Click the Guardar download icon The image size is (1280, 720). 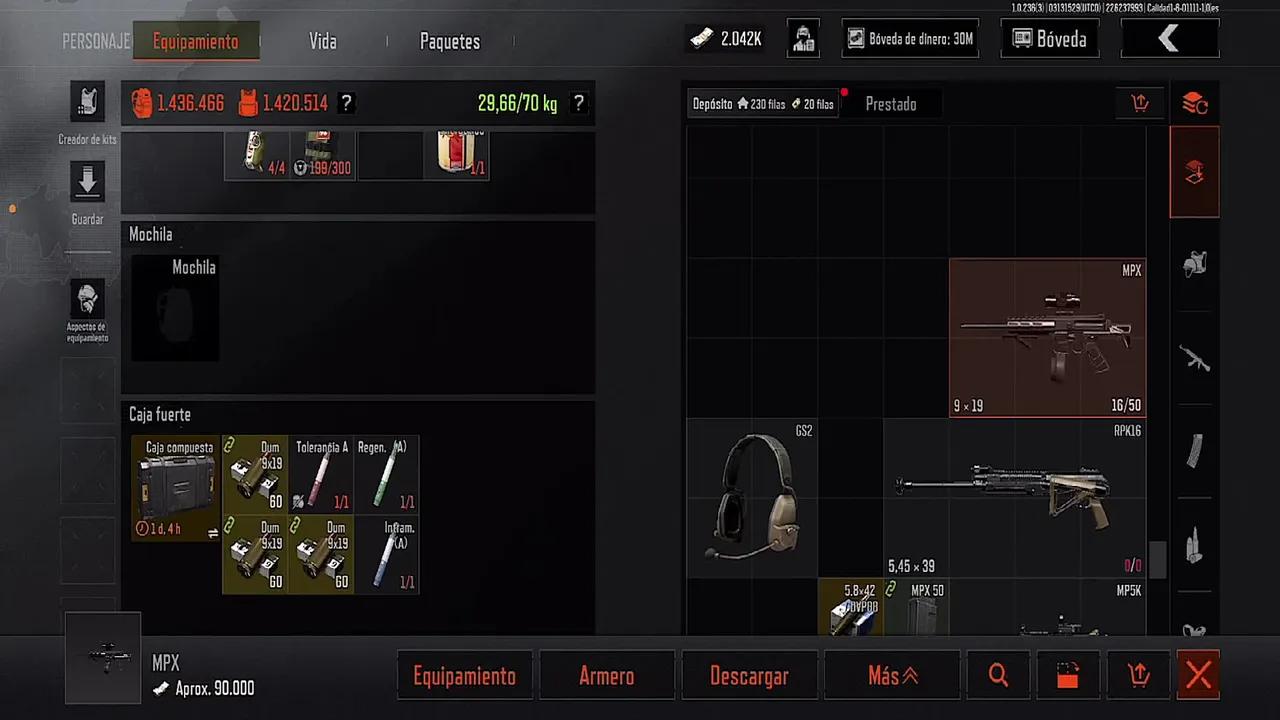point(87,183)
